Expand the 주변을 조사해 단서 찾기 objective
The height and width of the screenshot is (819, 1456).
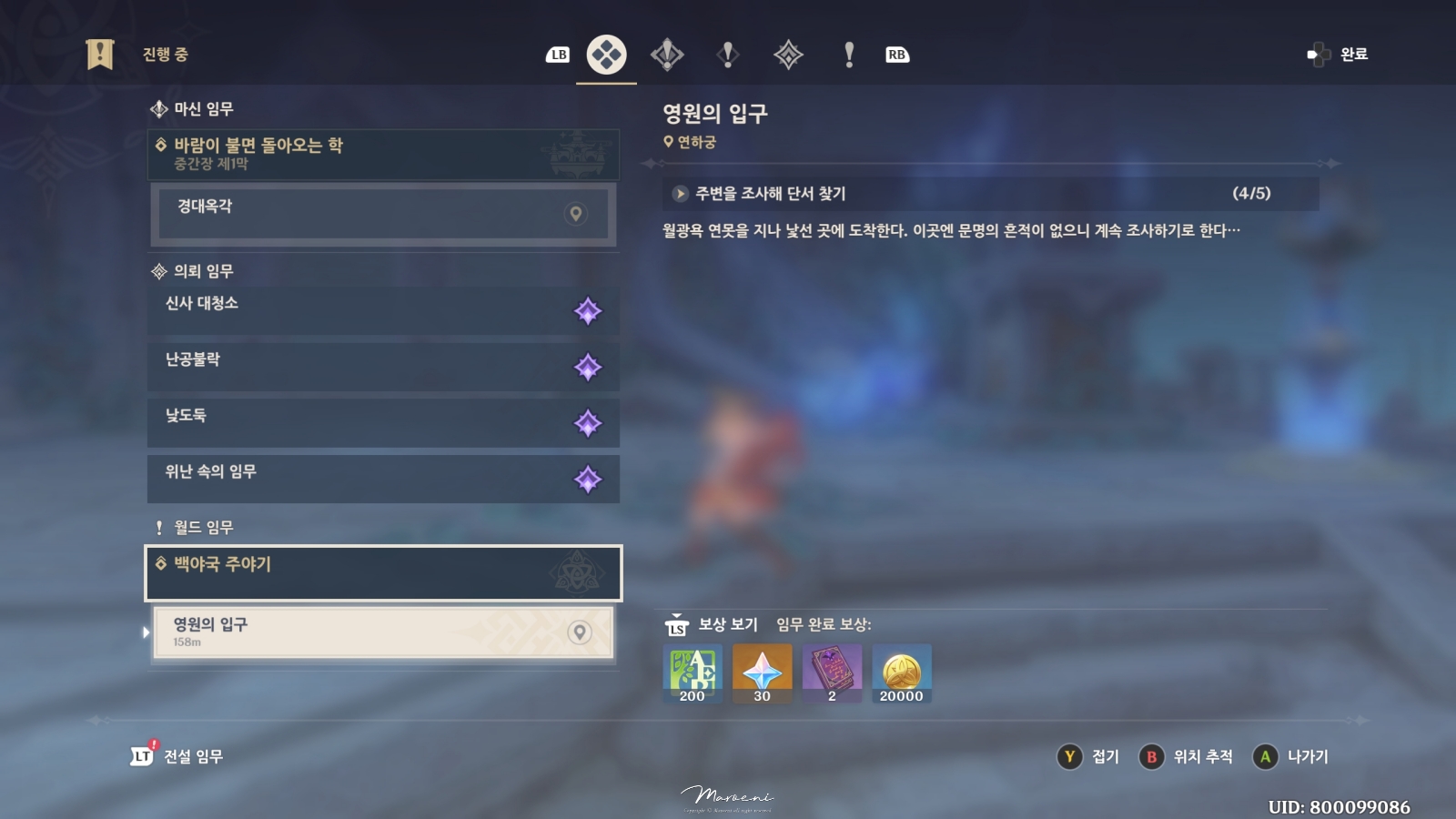point(678,193)
